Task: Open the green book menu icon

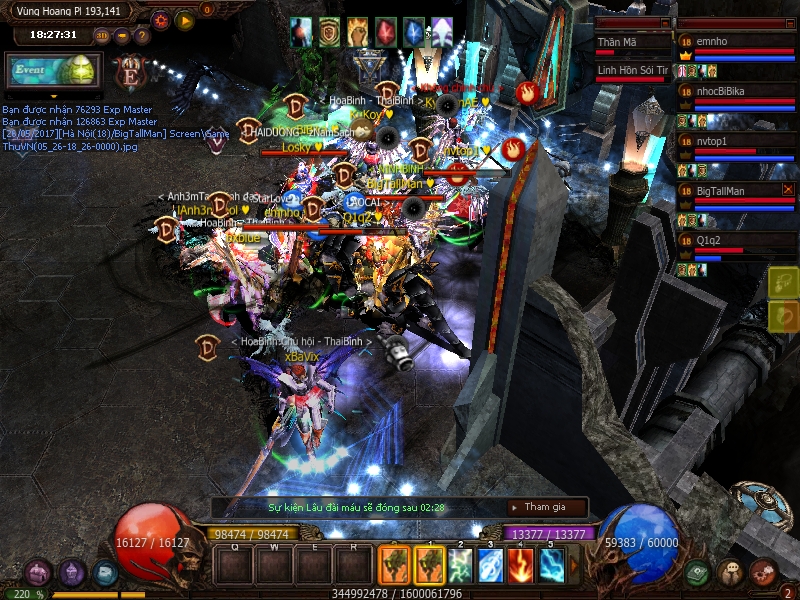Action: (698, 573)
